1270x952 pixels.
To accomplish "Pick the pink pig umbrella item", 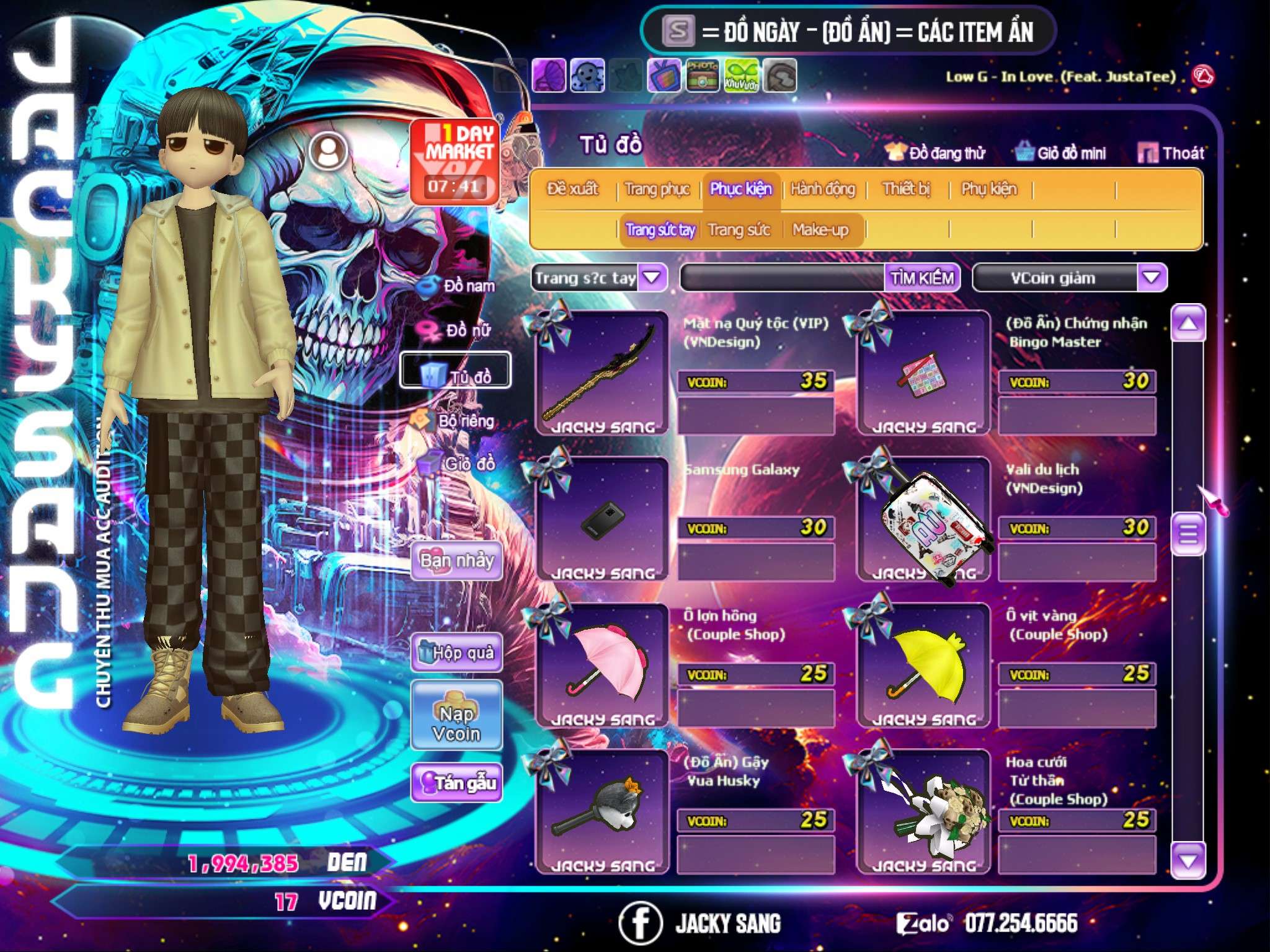I will coord(602,666).
